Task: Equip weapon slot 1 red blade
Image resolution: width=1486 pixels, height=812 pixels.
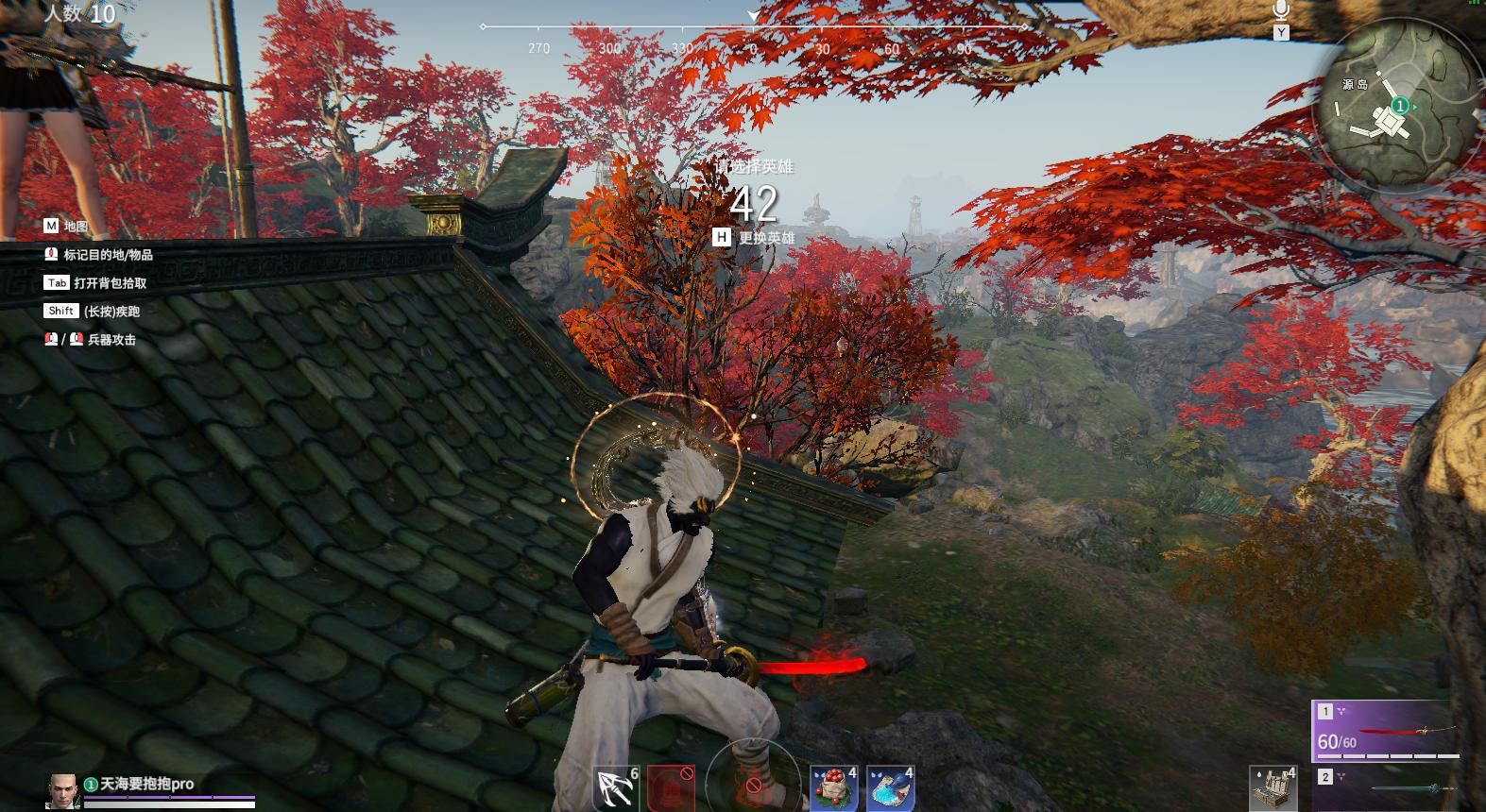Action: [1387, 731]
